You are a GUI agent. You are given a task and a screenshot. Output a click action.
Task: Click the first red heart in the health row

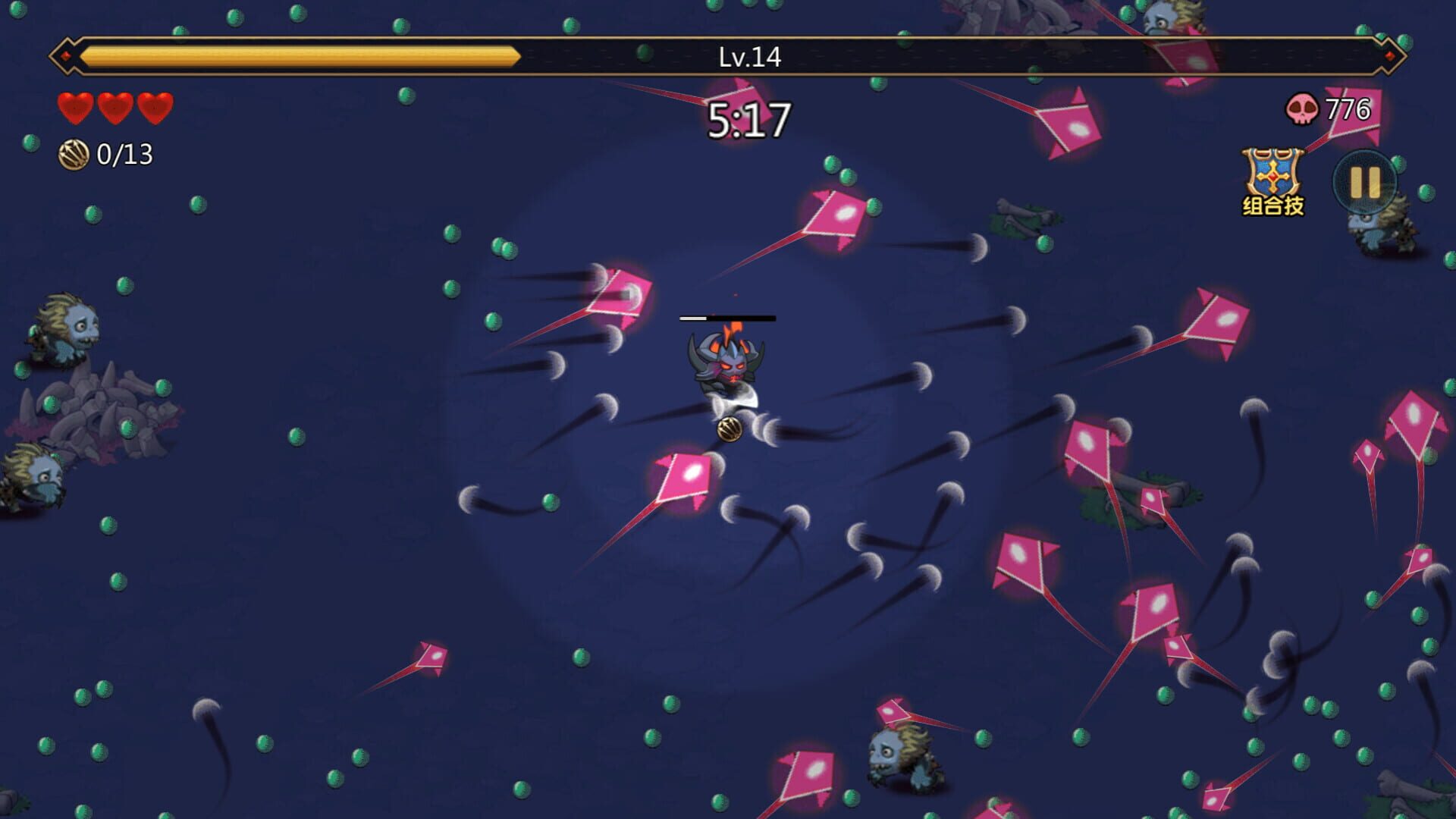[75, 107]
